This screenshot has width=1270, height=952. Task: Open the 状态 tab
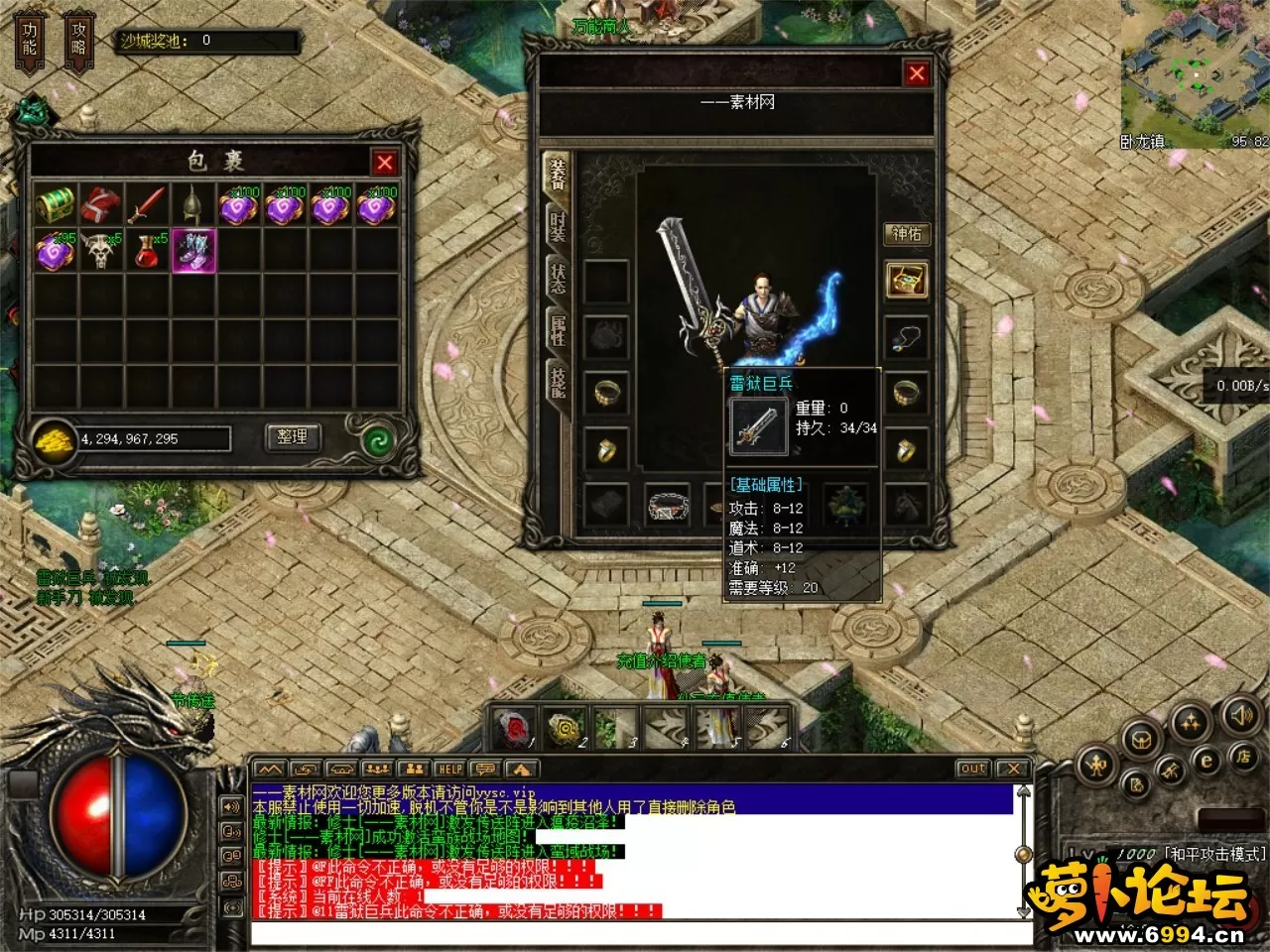tap(557, 278)
